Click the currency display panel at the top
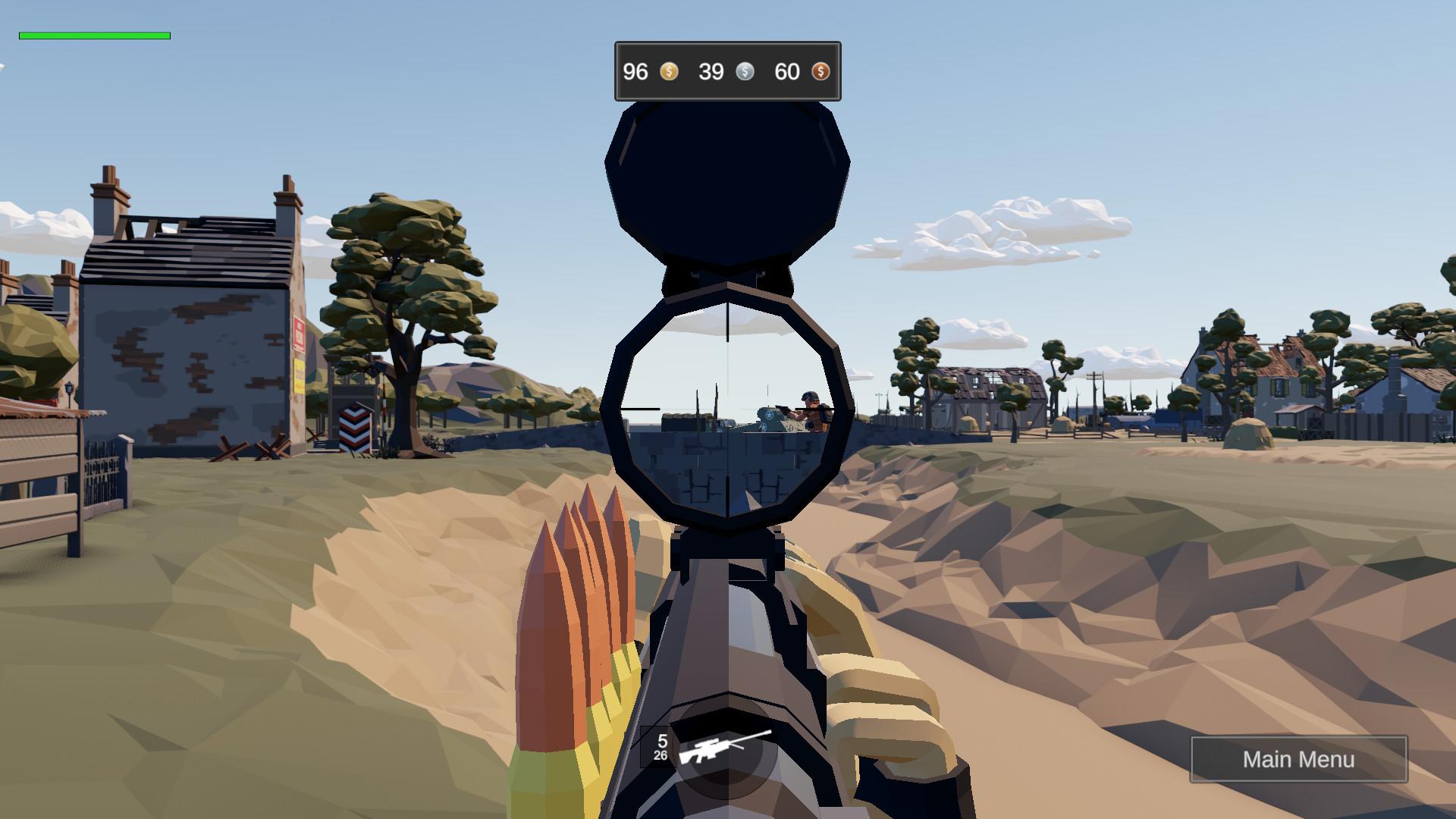The height and width of the screenshot is (819, 1456). click(727, 71)
